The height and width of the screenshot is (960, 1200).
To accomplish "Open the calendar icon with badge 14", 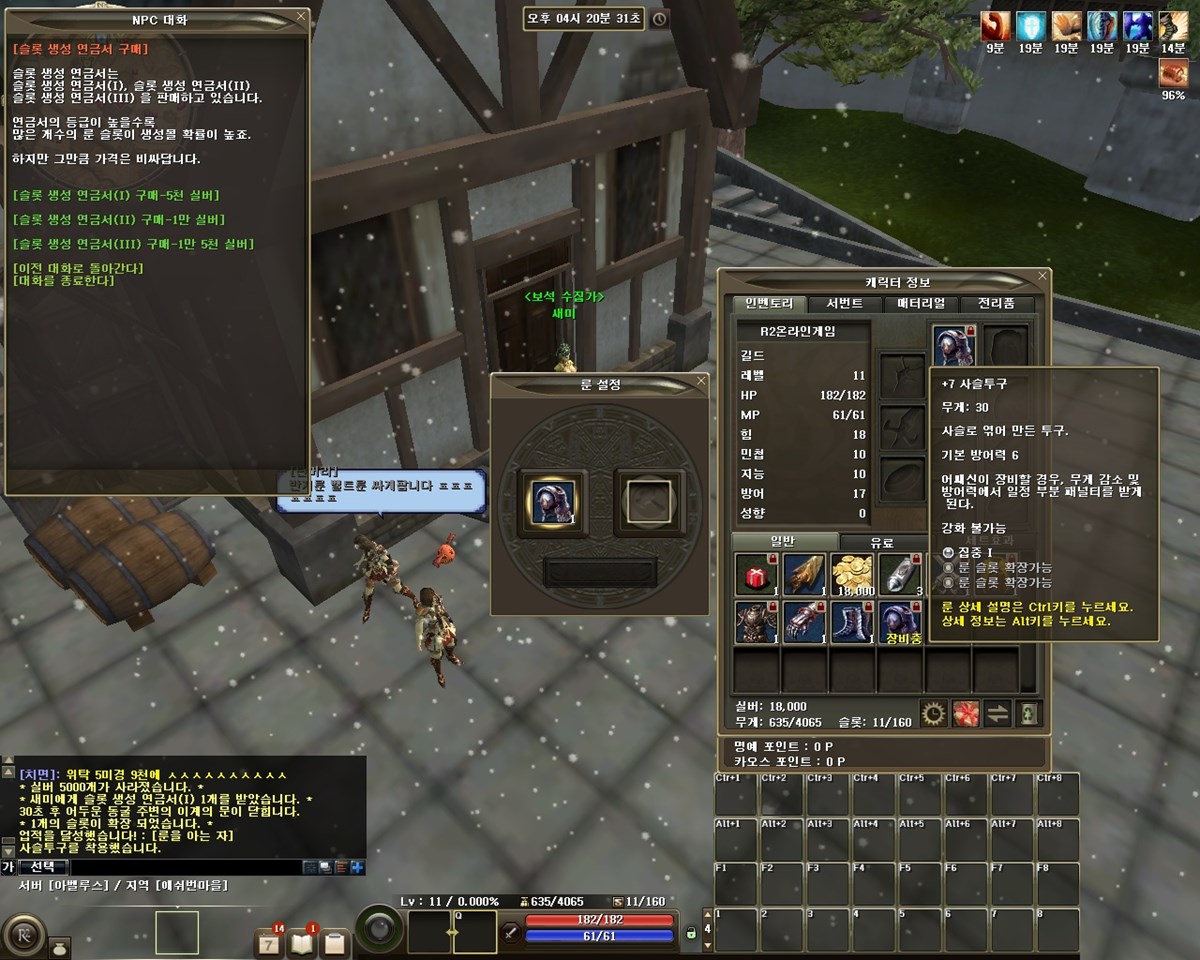I will coord(269,942).
